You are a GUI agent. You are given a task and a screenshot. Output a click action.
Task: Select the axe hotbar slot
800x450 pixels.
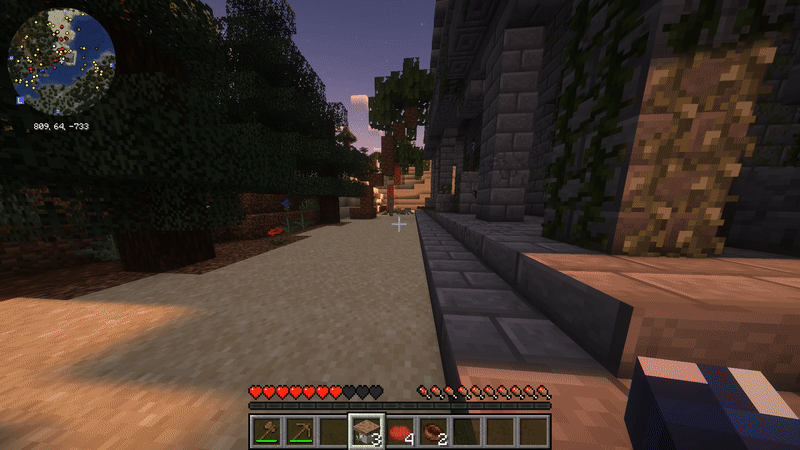[267, 431]
